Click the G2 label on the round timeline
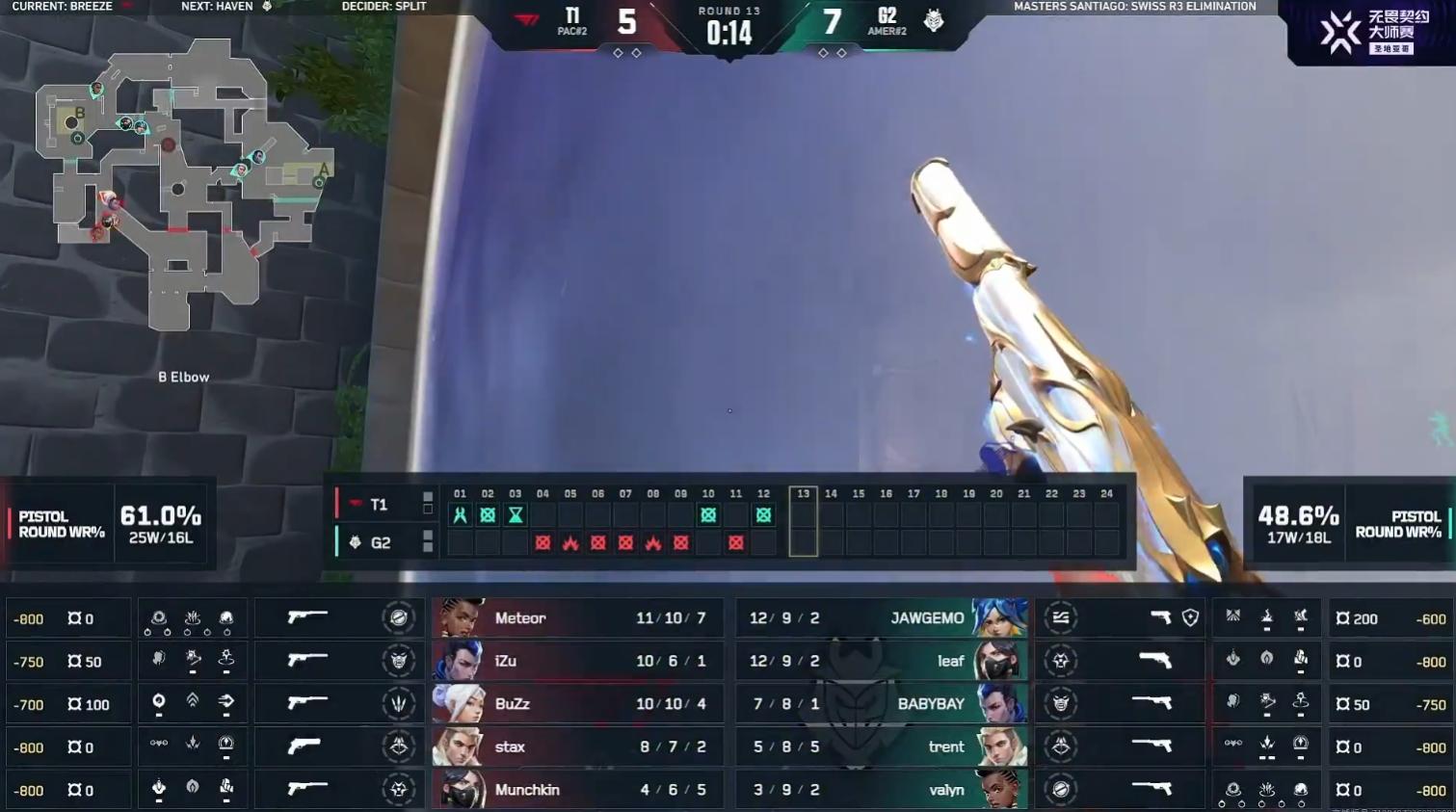The image size is (1456, 812). (380, 543)
